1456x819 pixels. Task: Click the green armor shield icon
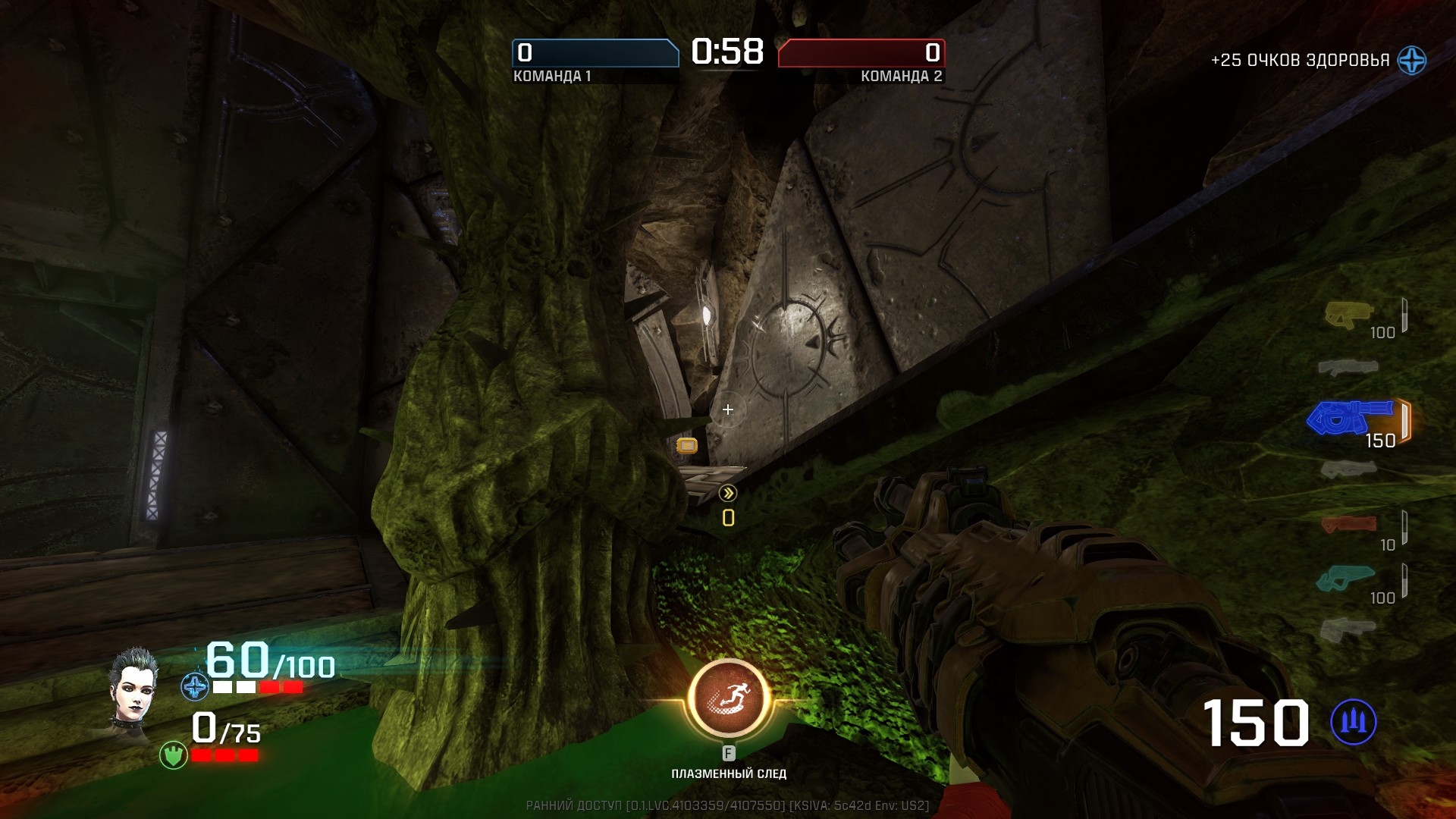tap(174, 755)
